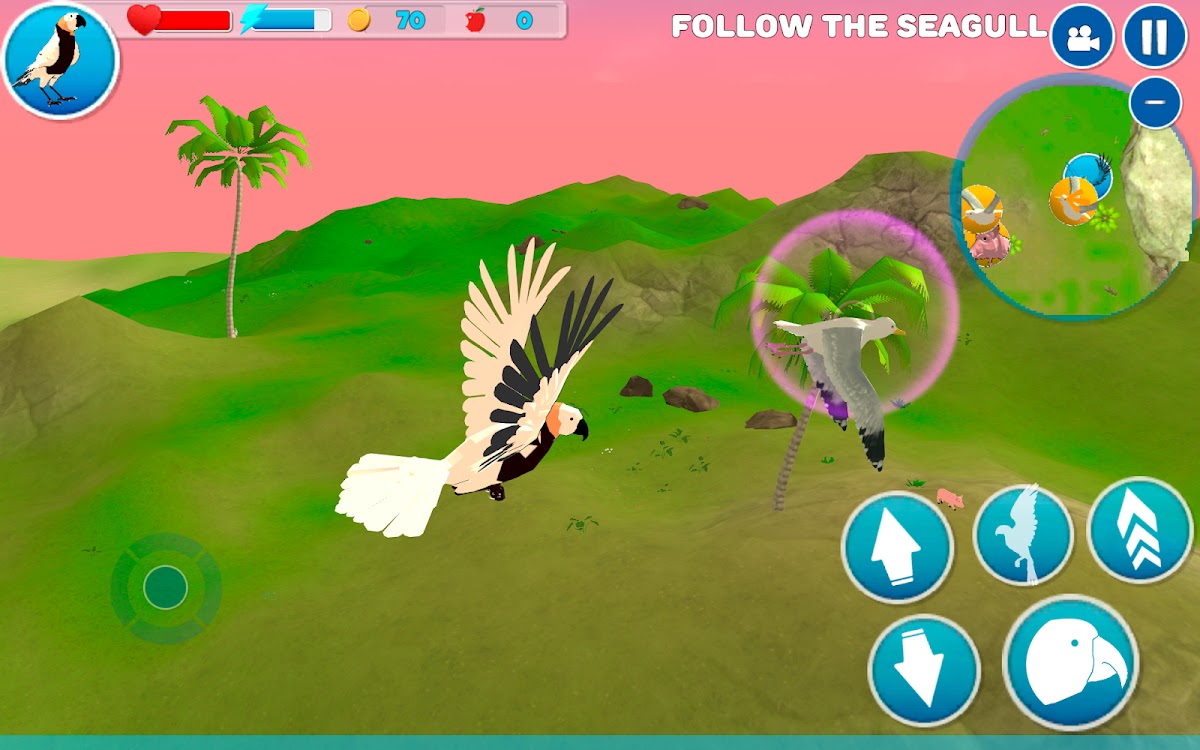Activate the flying bird takeoff button

(x=1022, y=535)
